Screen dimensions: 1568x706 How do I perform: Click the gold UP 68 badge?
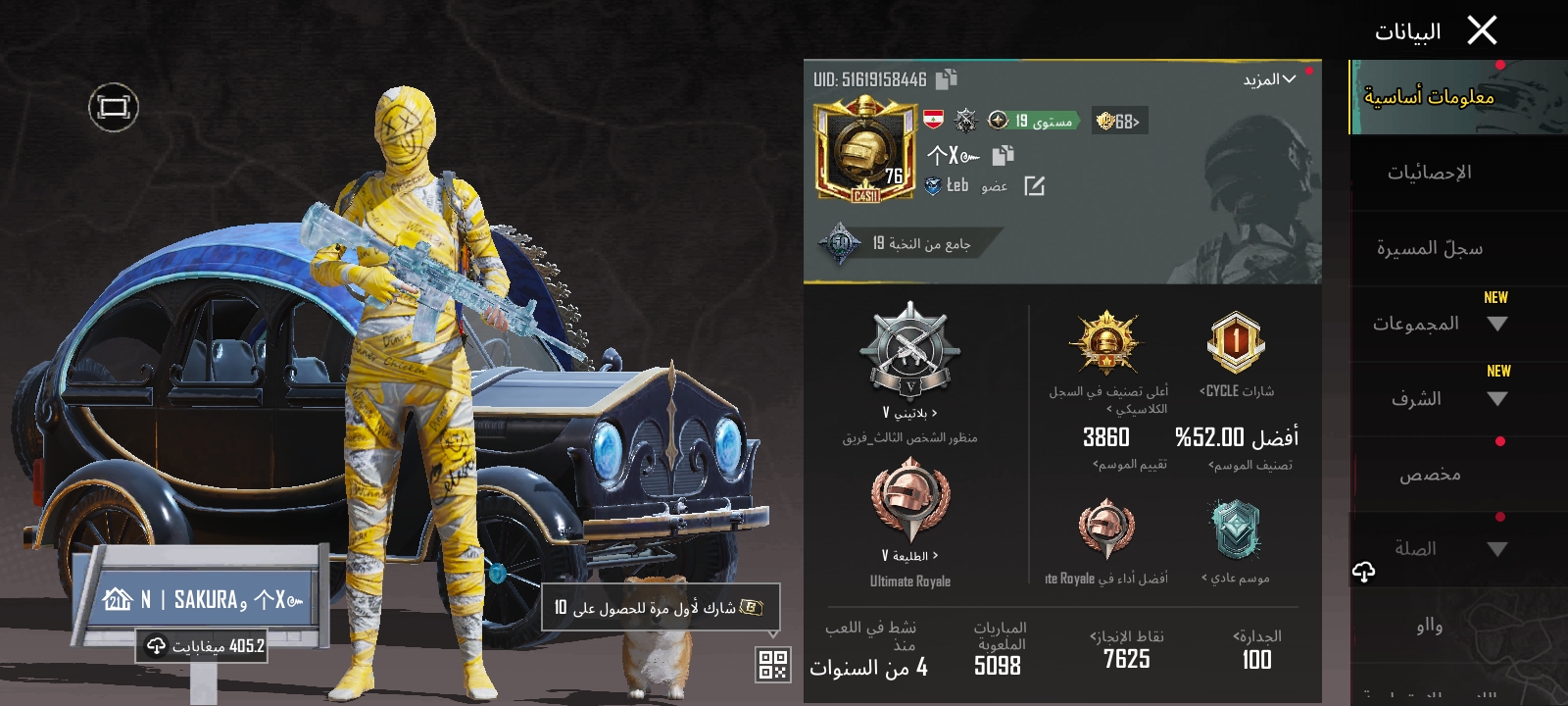click(1115, 120)
